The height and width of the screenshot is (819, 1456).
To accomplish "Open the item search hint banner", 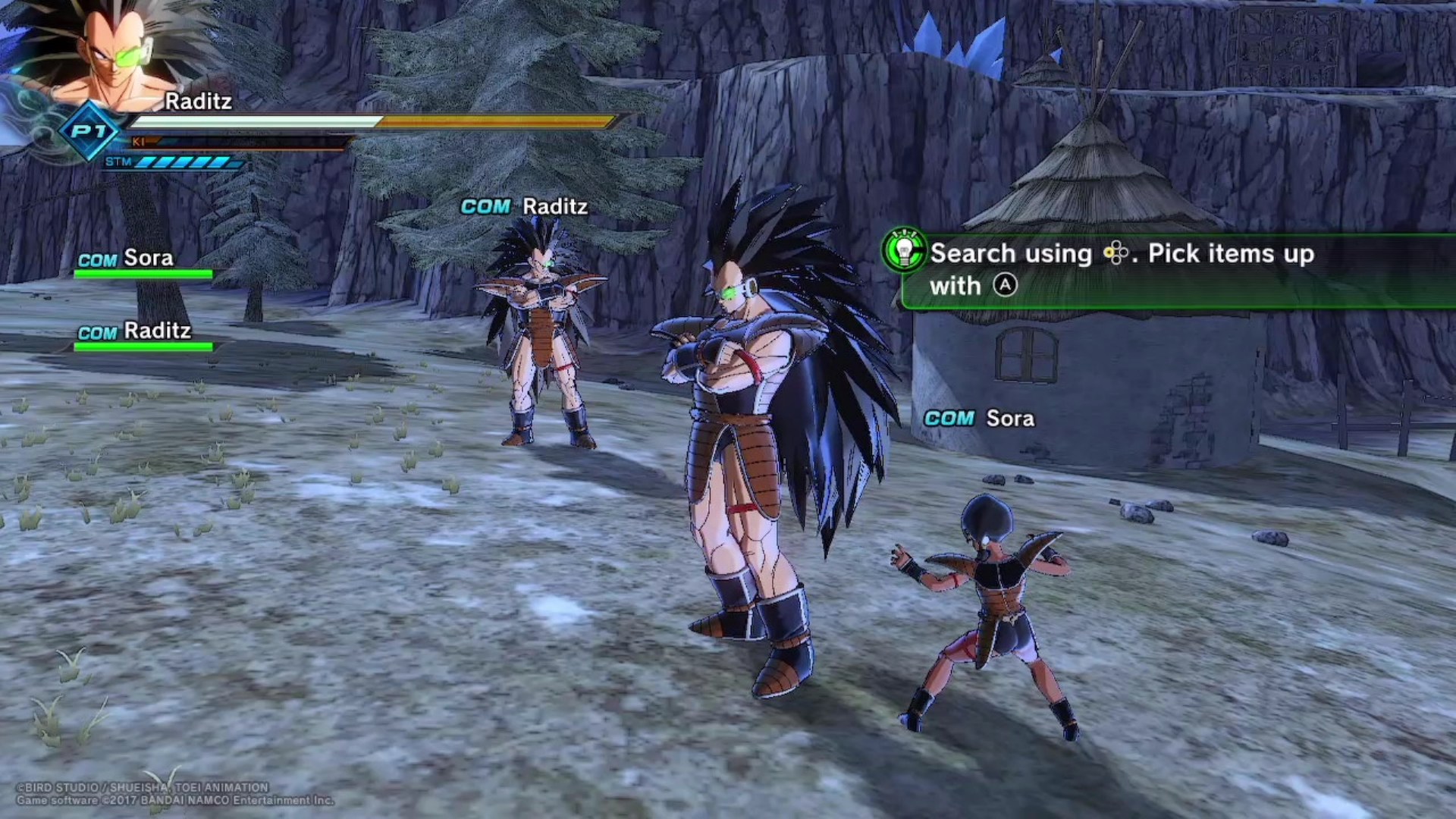I will (1175, 270).
